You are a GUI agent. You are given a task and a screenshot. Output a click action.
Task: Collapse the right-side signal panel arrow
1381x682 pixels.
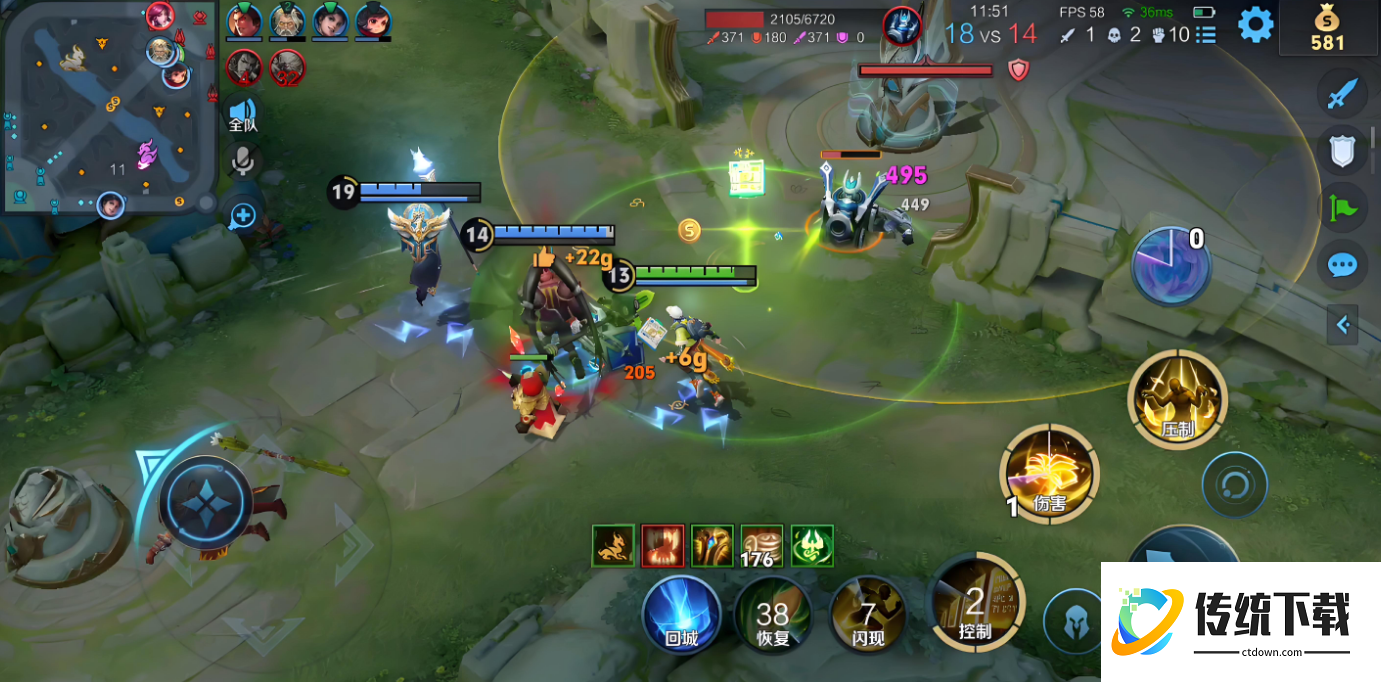[1343, 324]
